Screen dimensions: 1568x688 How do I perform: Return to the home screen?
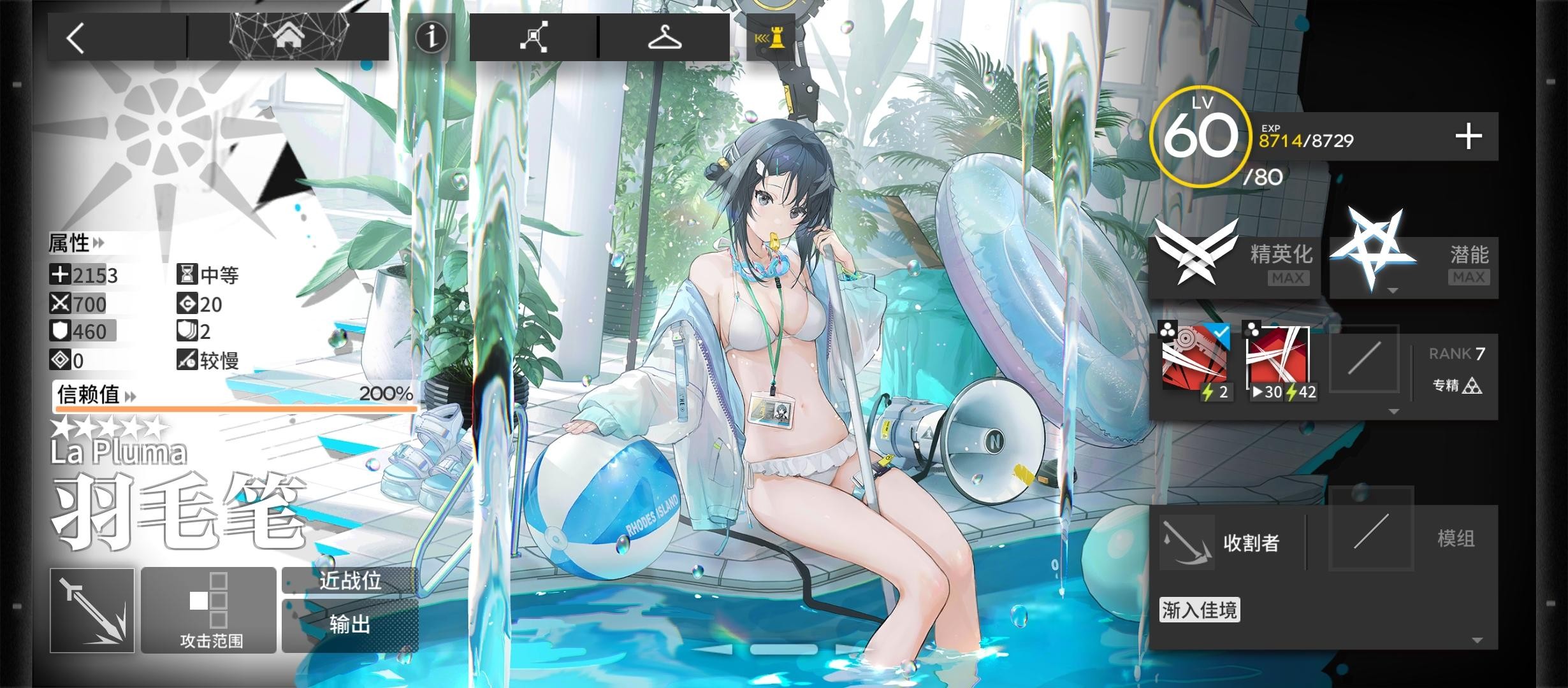pos(288,38)
